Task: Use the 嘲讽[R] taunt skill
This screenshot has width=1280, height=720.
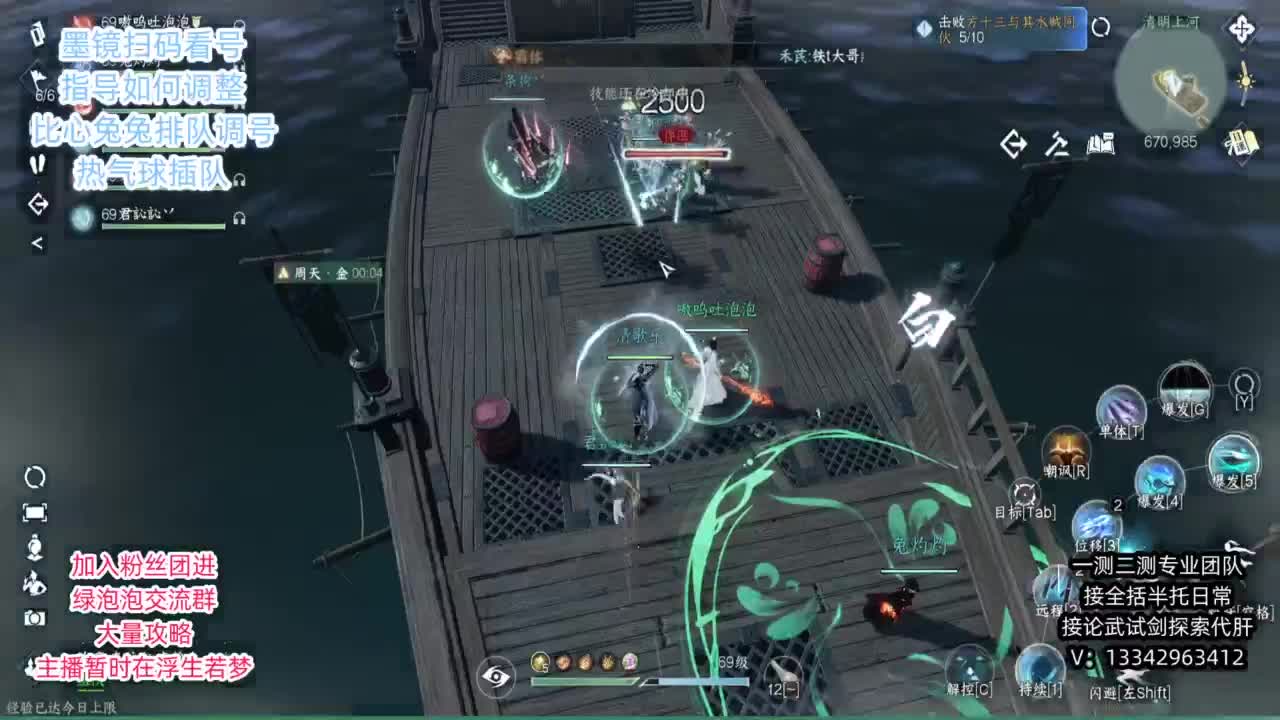Action: (x=1065, y=451)
